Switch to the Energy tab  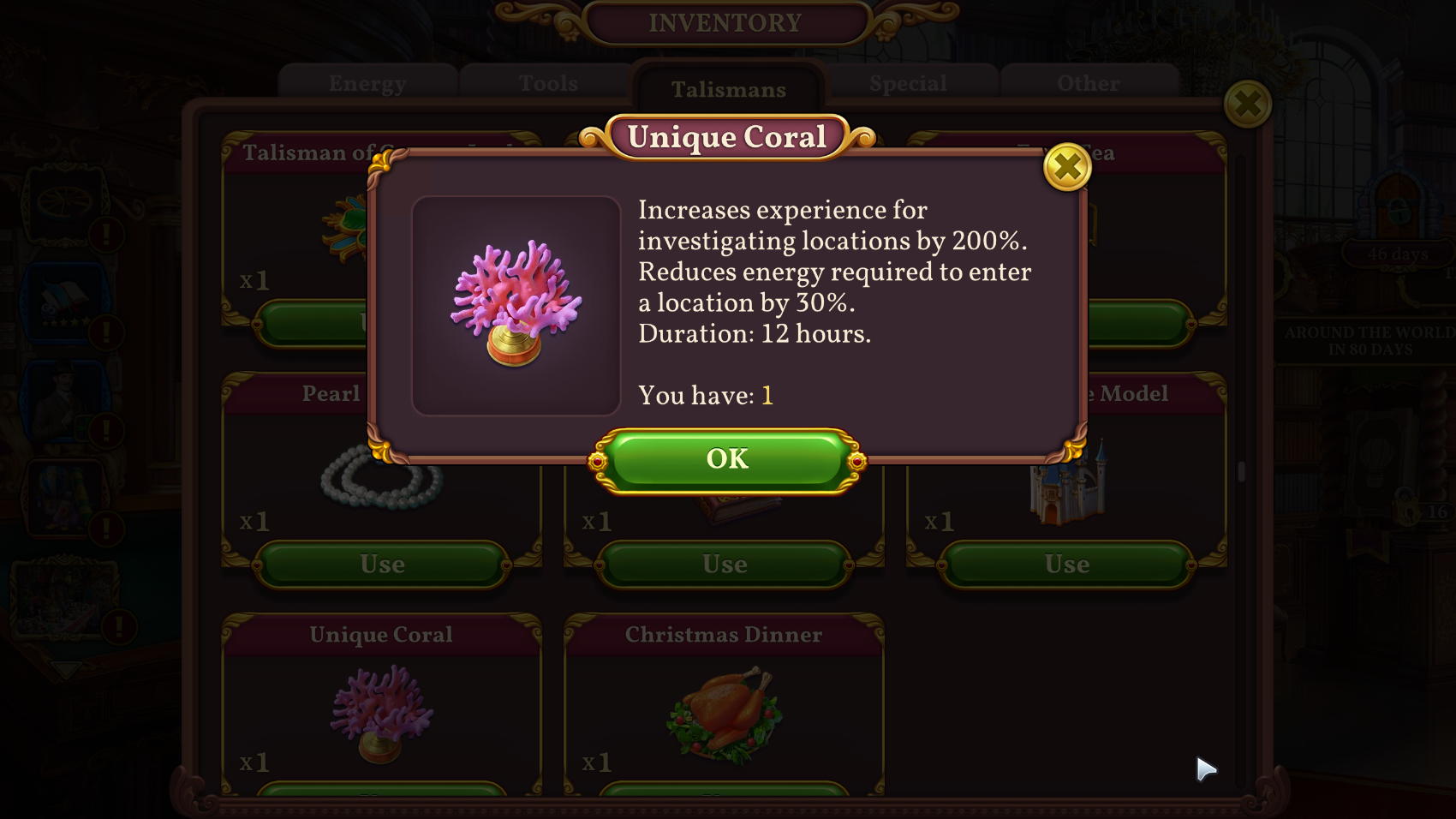tap(367, 83)
